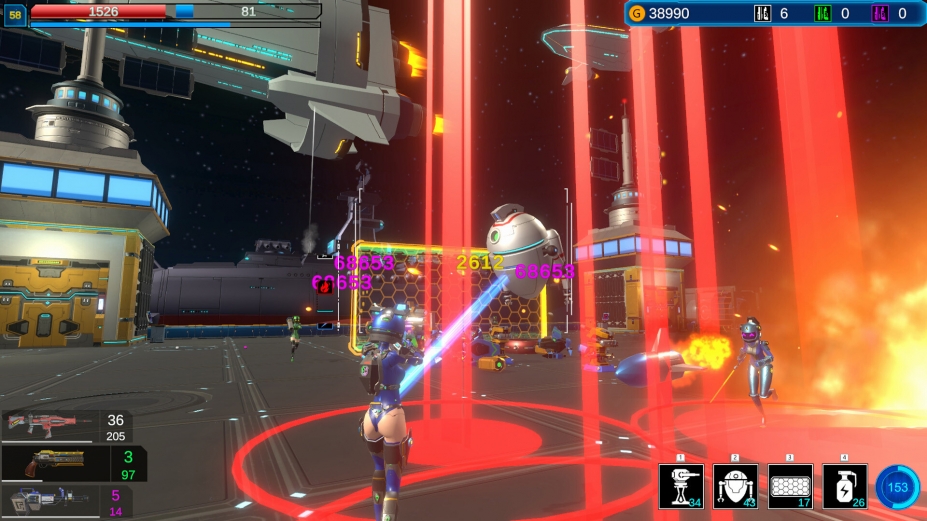The height and width of the screenshot is (521, 927).
Task: Equip the blue minigun weapon slot
Action: 65,501
